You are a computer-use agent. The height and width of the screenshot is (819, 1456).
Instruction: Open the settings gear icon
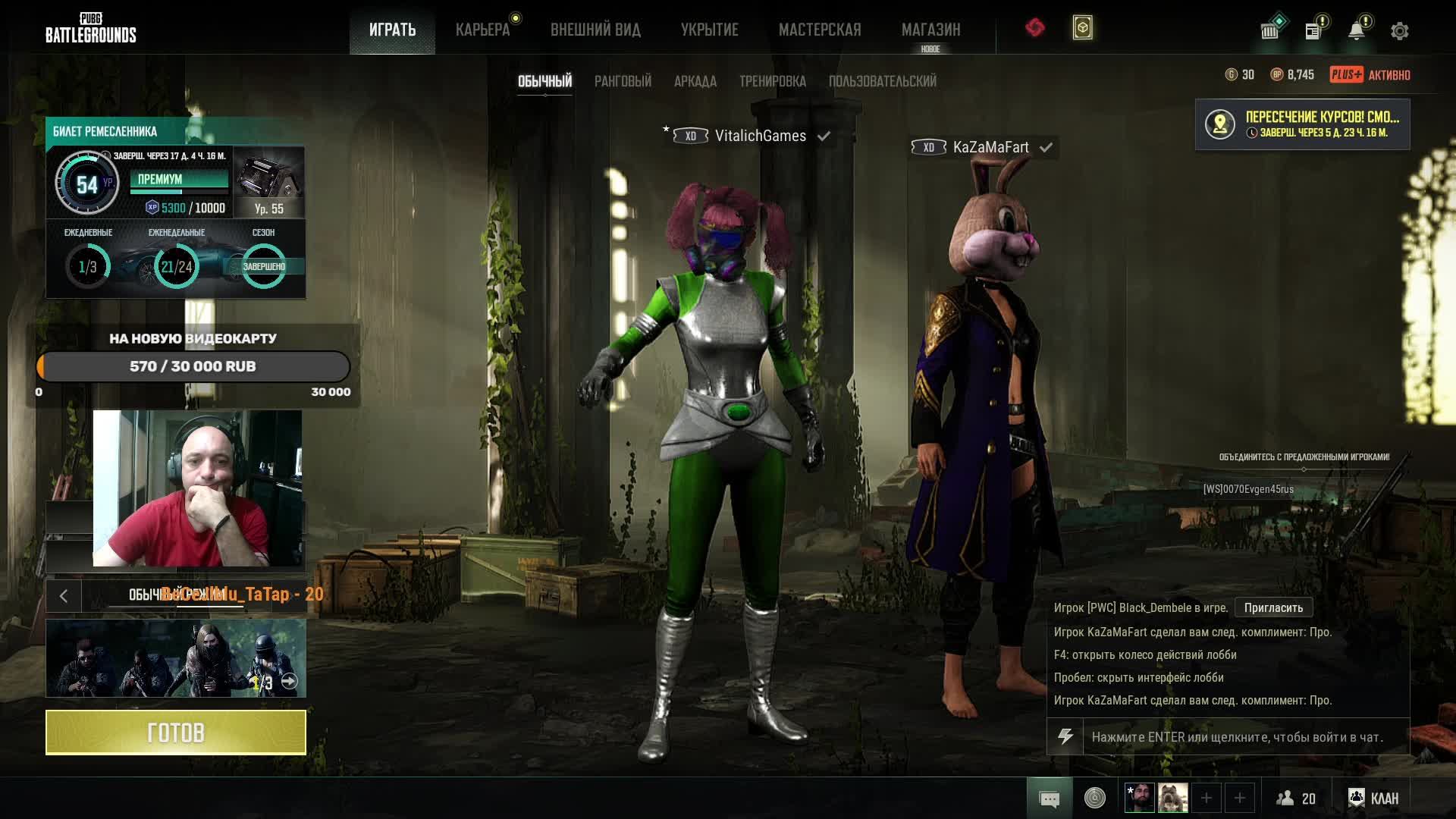pyautogui.click(x=1399, y=31)
